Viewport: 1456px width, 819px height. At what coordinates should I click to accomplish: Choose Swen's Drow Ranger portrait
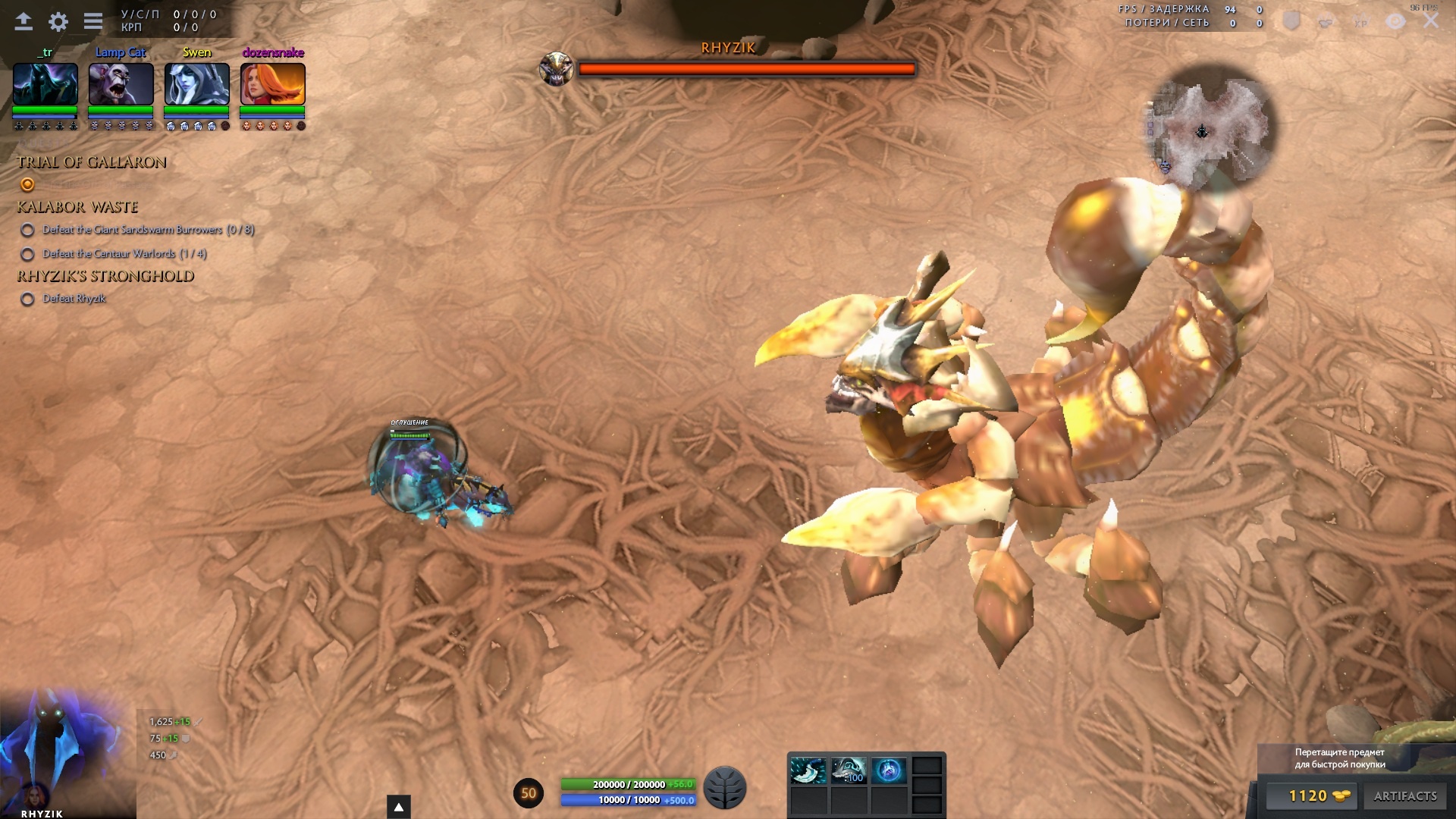pos(197,83)
